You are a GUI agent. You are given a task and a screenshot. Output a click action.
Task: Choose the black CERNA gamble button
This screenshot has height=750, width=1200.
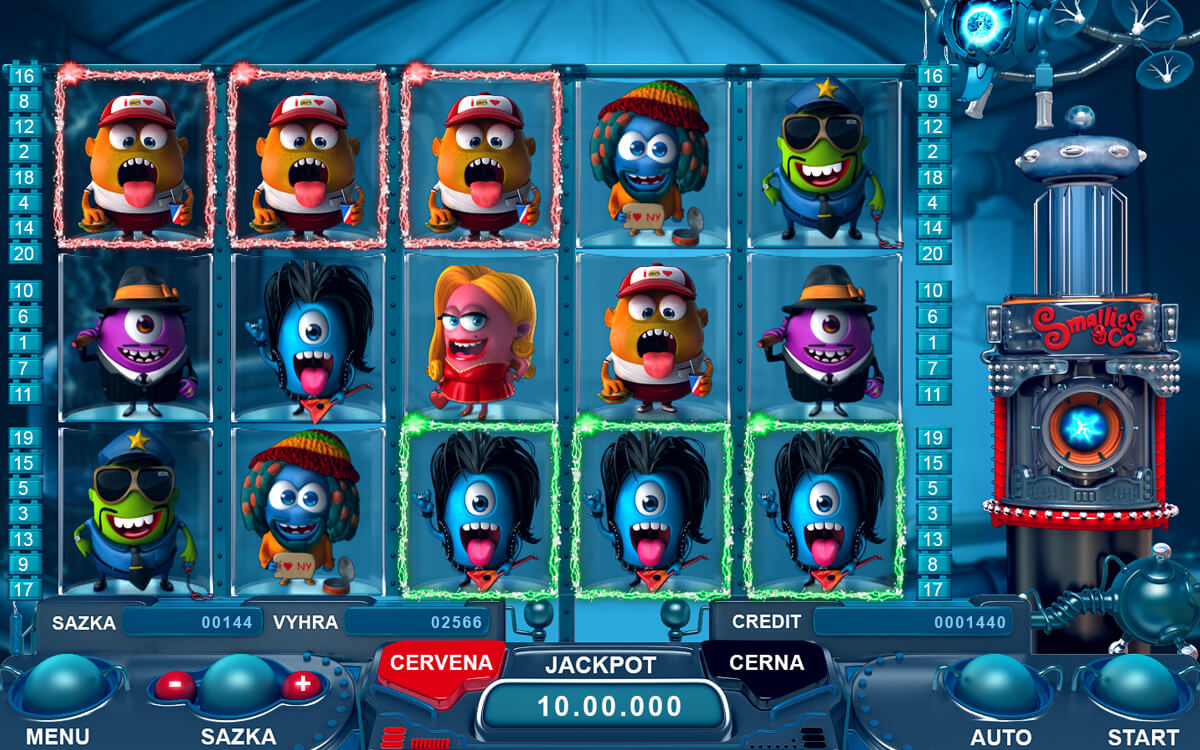[766, 664]
